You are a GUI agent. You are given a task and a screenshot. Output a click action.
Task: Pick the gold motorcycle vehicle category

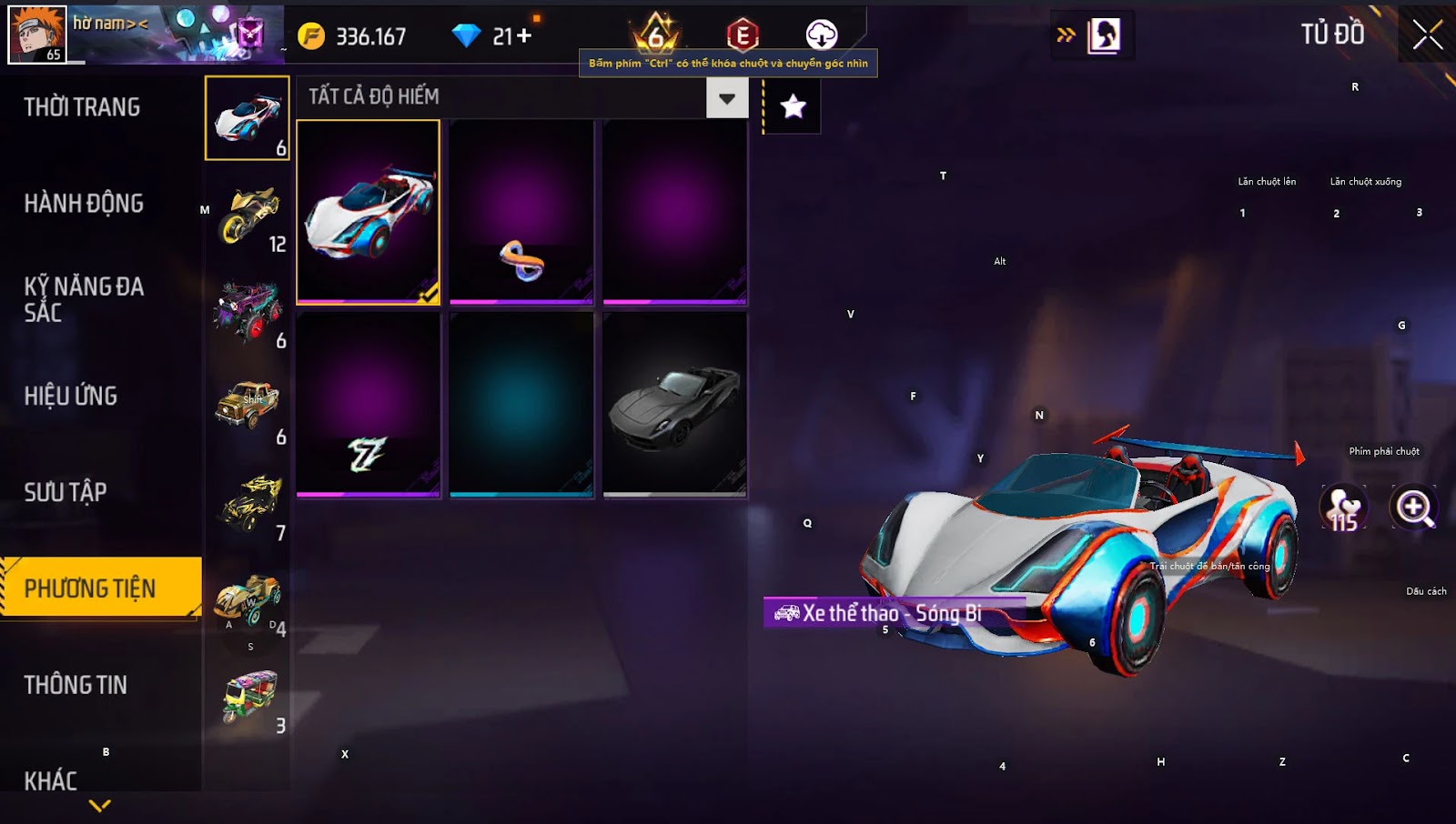248,215
